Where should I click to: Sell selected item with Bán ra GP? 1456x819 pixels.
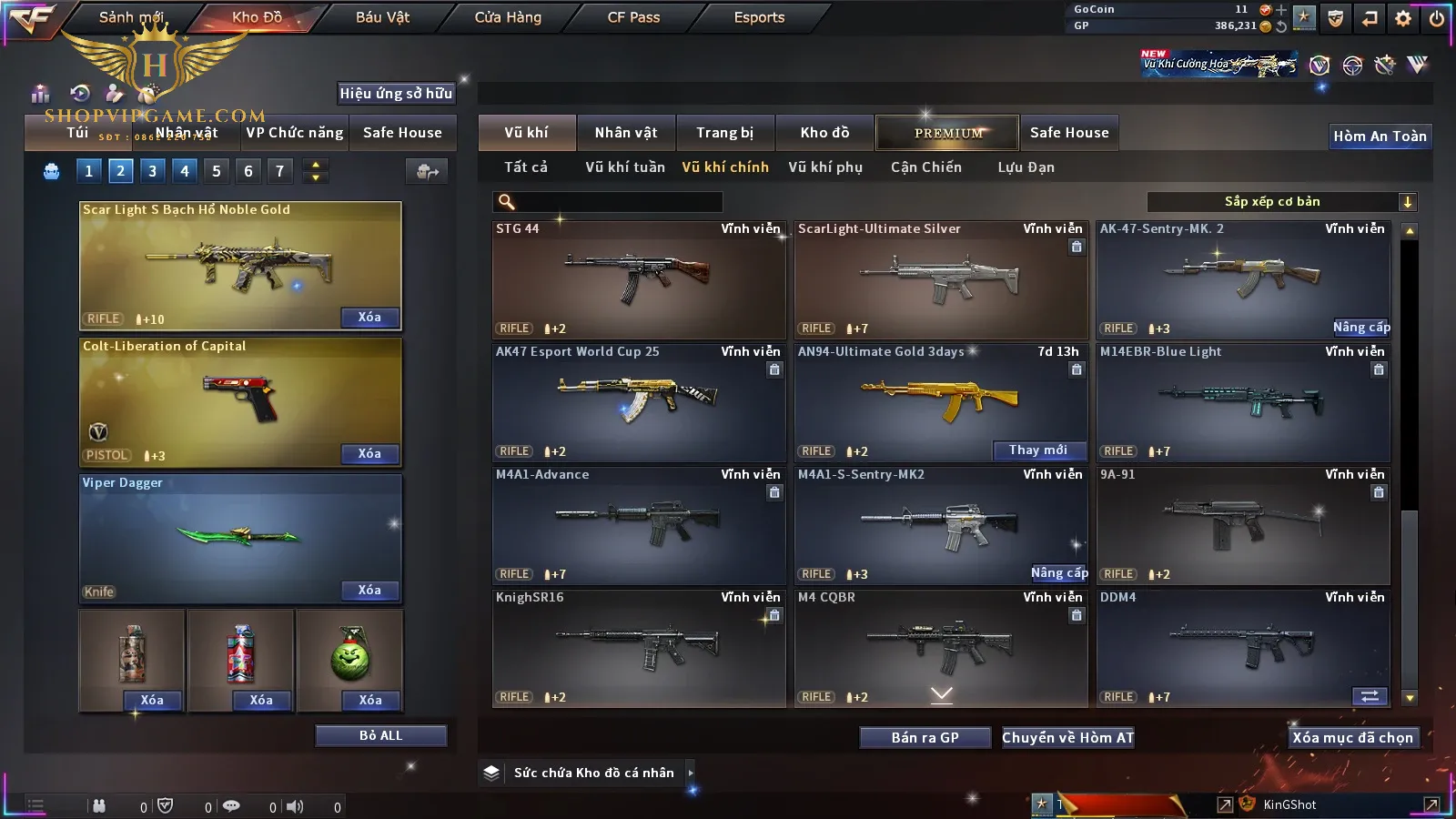click(925, 738)
